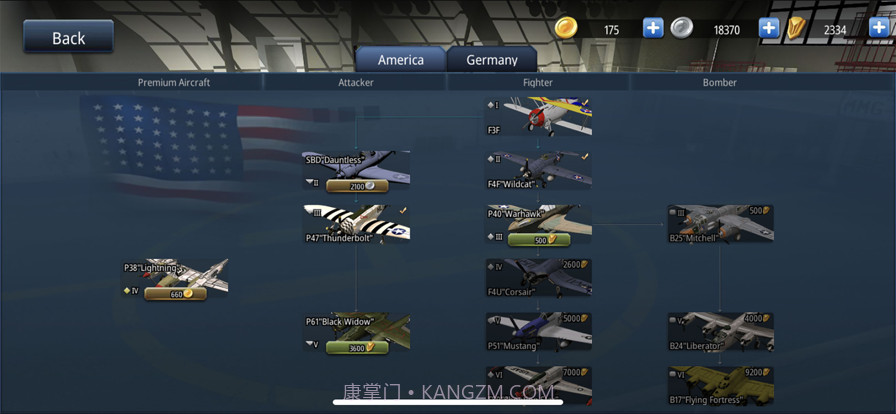Unlock P61 Black Widow for 3600
Image resolution: width=896 pixels, height=414 pixels.
click(356, 348)
